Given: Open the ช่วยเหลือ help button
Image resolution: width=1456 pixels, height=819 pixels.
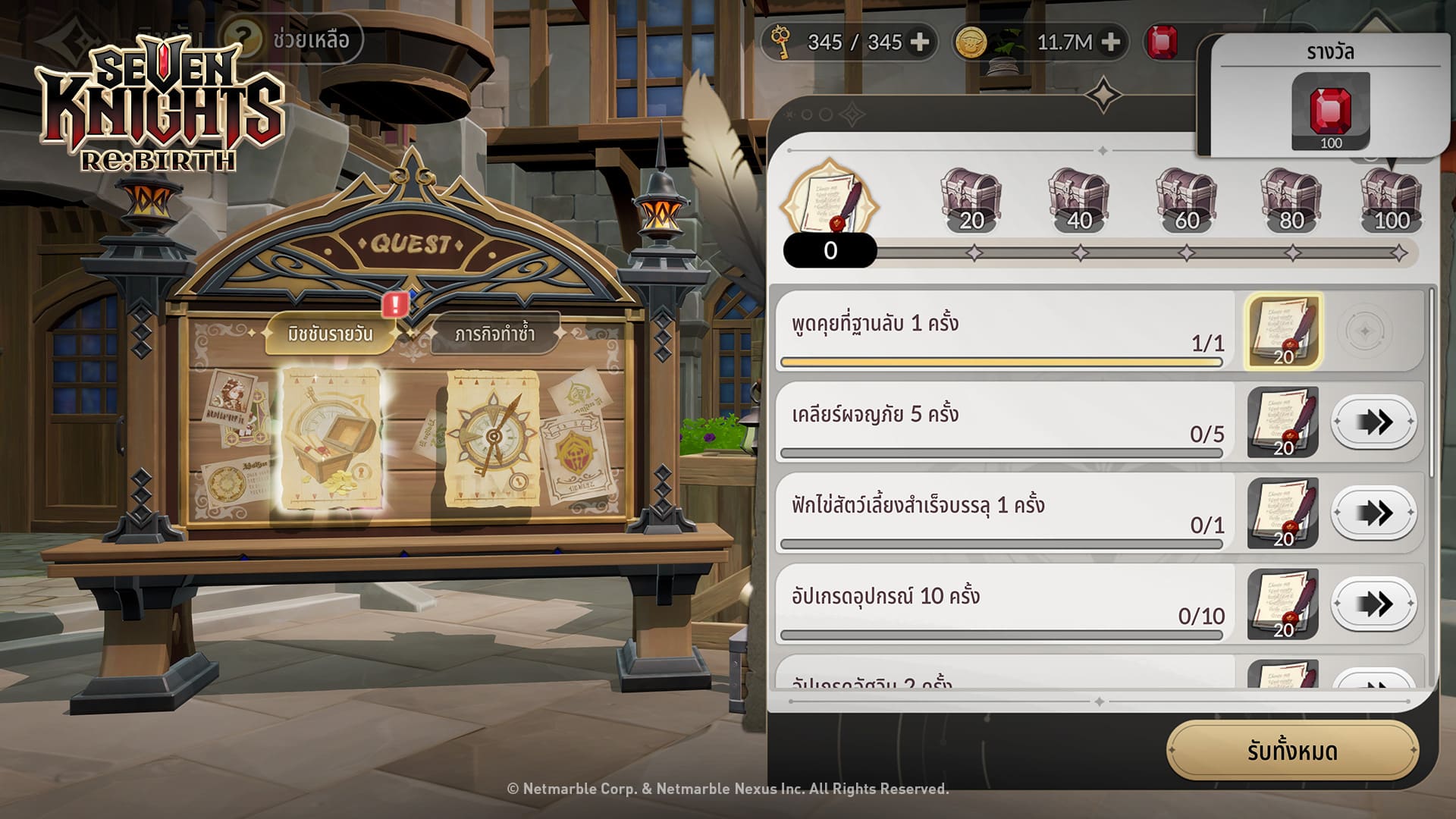Looking at the screenshot, I should point(292,39).
